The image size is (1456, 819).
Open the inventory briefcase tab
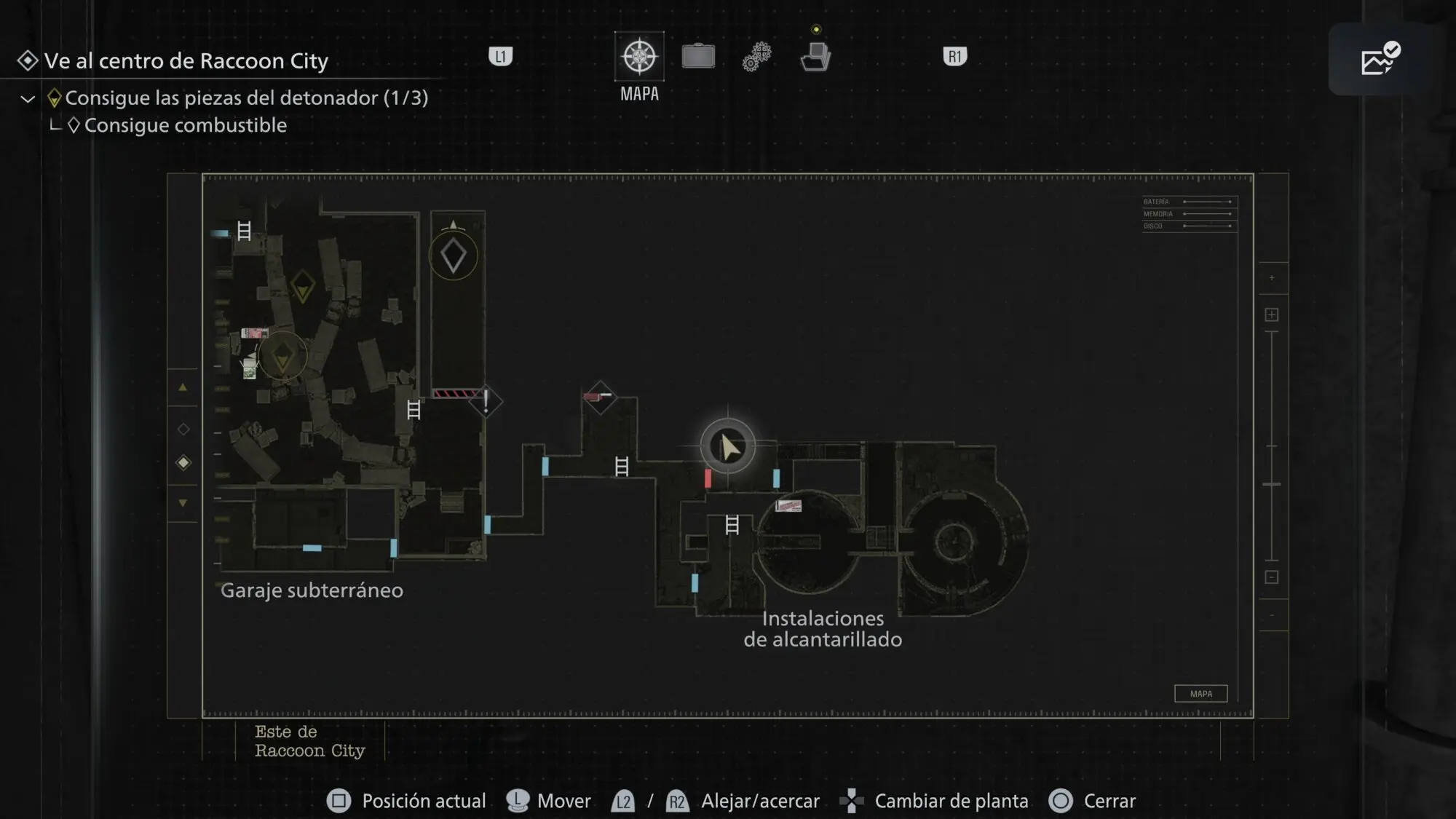[698, 57]
